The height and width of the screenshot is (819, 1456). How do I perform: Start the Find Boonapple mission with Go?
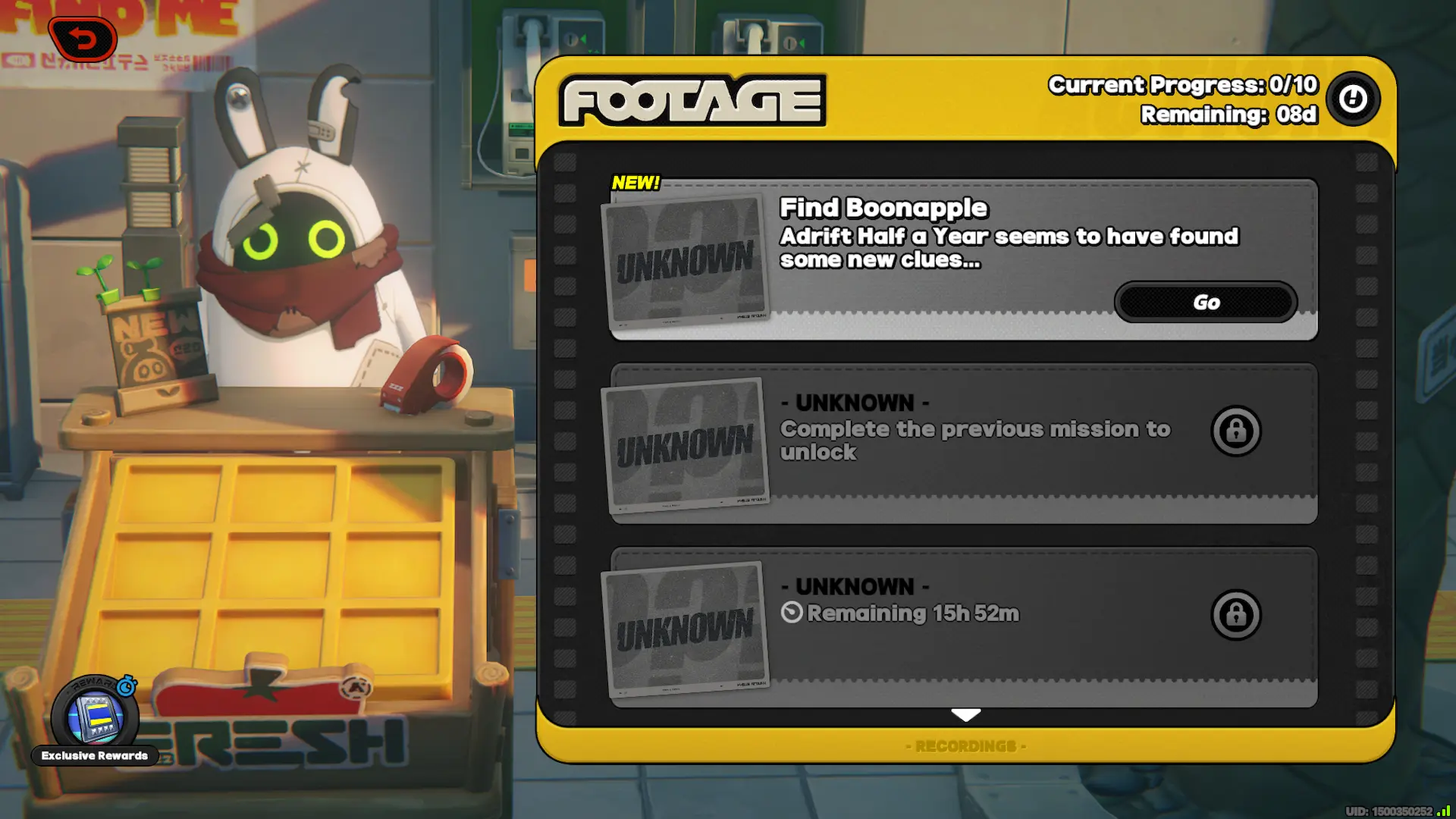[1205, 302]
